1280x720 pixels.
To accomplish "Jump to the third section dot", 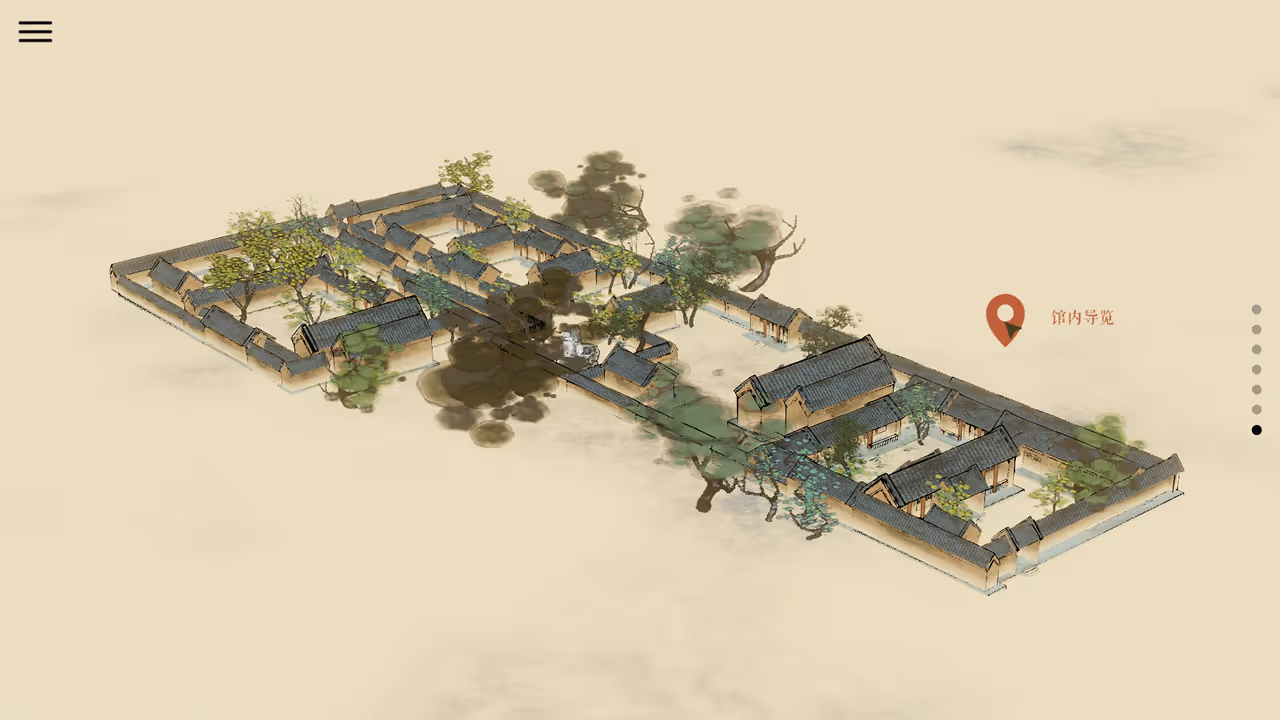I will 1257,349.
